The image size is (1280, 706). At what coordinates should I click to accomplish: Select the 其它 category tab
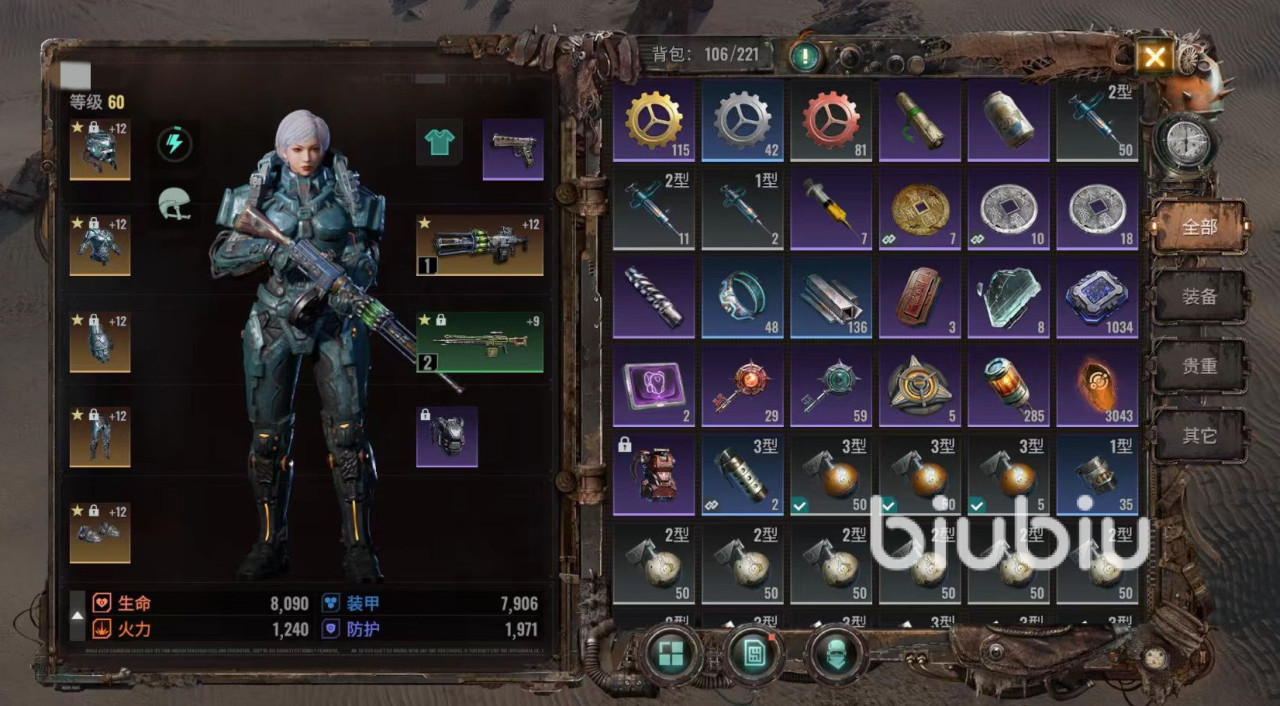pyautogui.click(x=1200, y=436)
